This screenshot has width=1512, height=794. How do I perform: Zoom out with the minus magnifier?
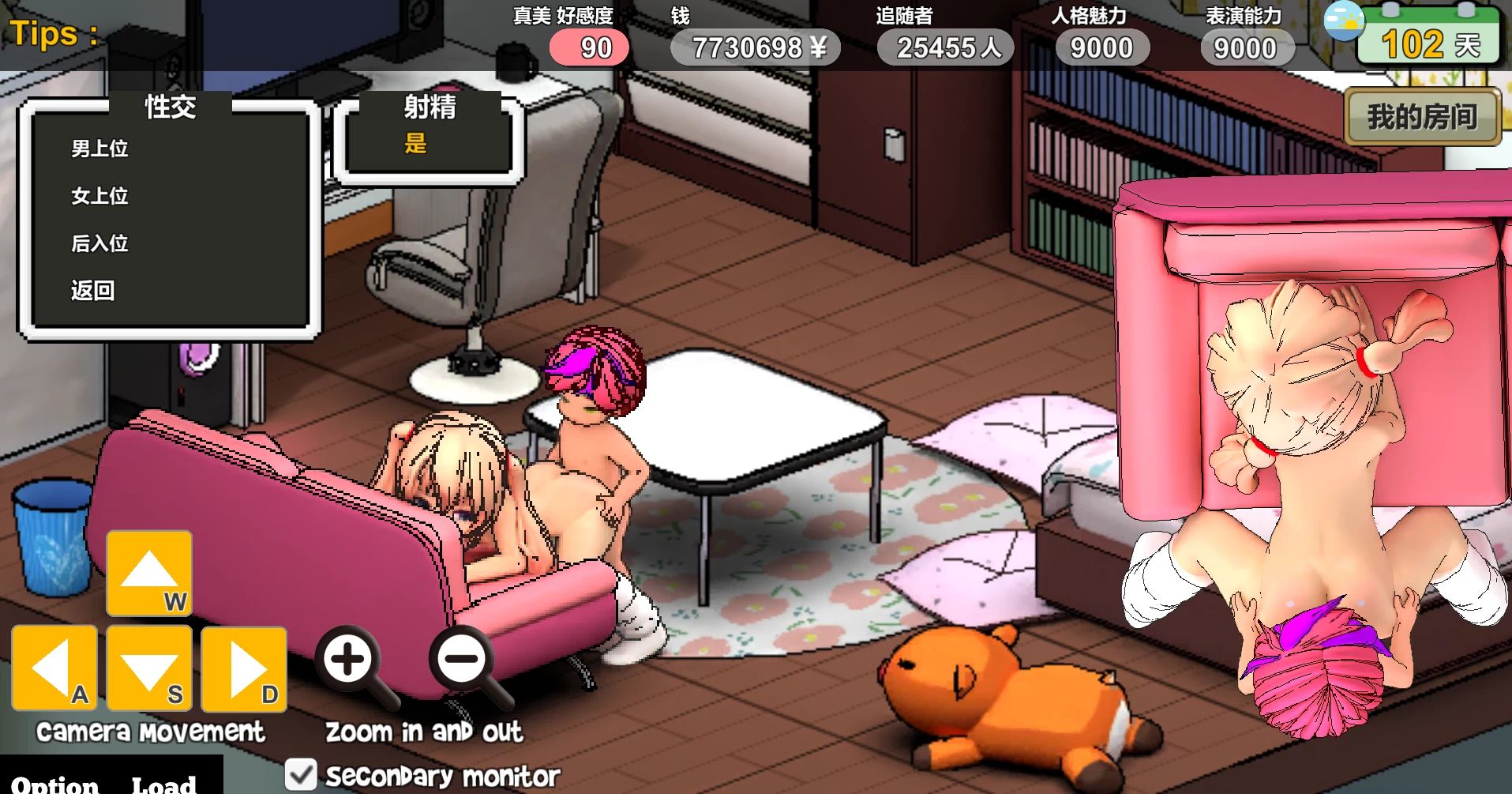(462, 659)
